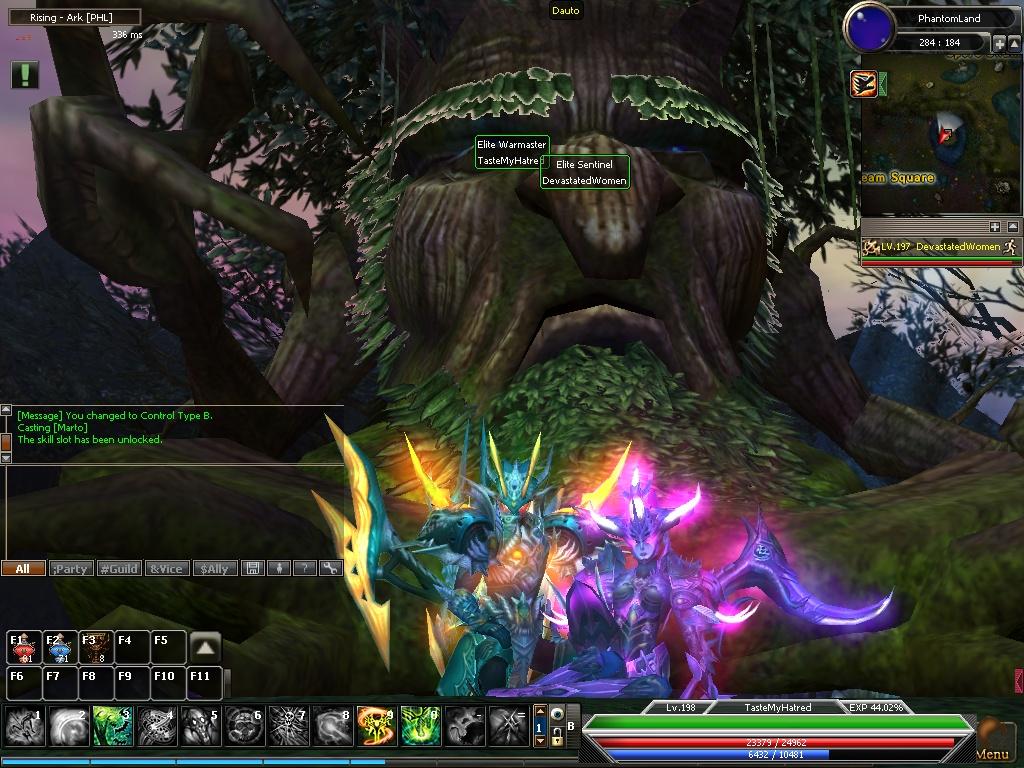The image size is (1024, 768).
Task: Use the red potion in F1 slot
Action: pyautogui.click(x=24, y=647)
